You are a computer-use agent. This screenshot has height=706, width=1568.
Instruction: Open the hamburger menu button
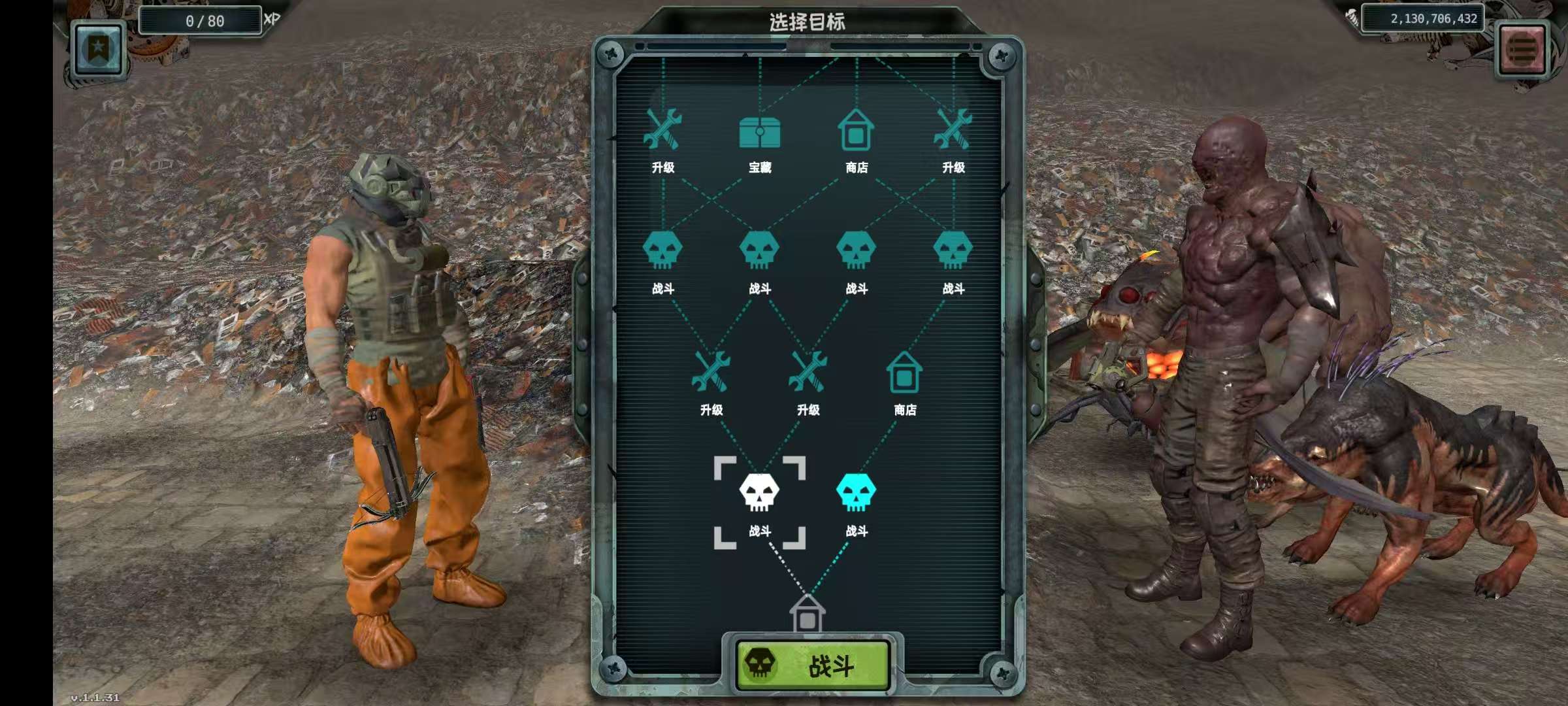(1522, 49)
